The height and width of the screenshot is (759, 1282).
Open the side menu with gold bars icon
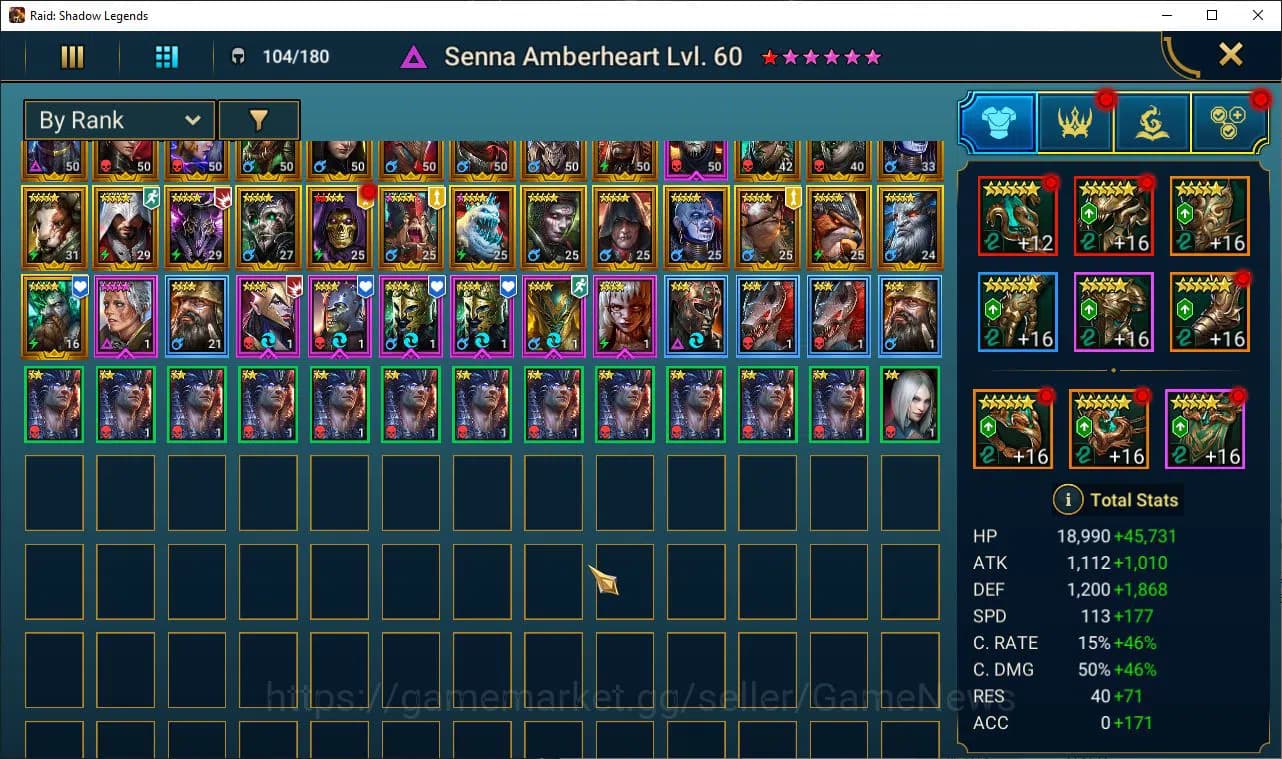click(x=71, y=56)
